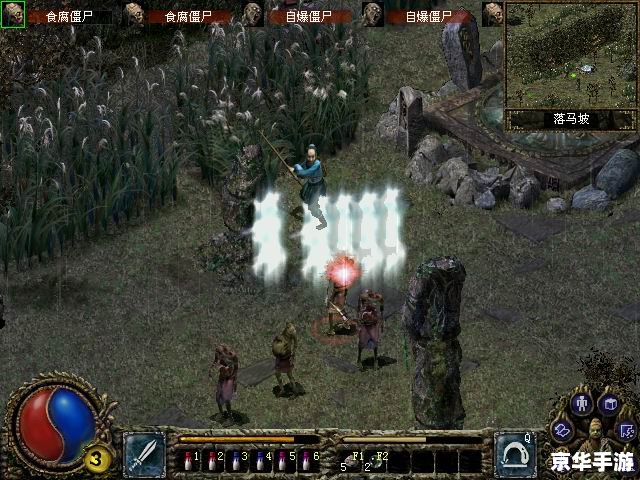Use the potion in belt slot 5
The height and width of the screenshot is (480, 640).
coord(283,461)
